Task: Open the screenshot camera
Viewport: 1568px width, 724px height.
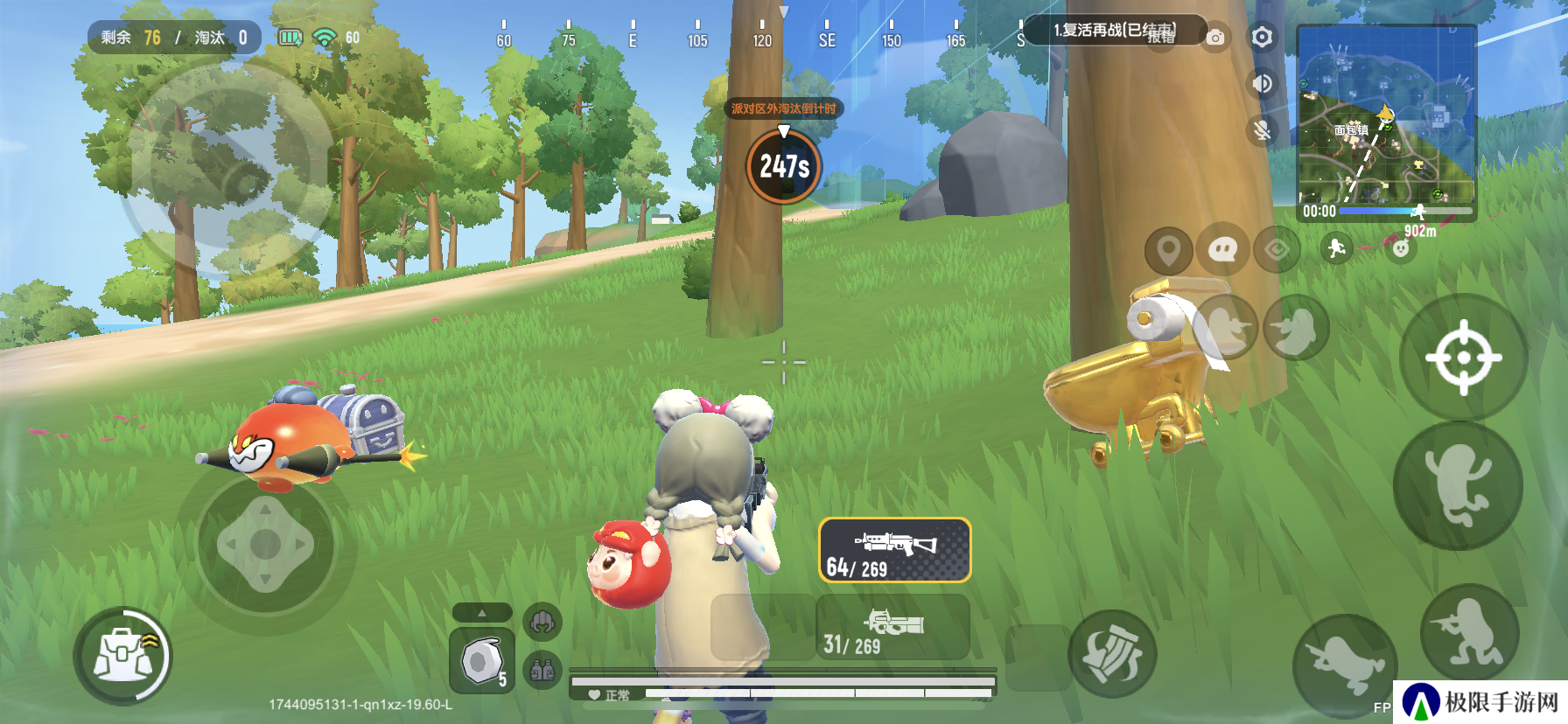Action: (x=1215, y=38)
